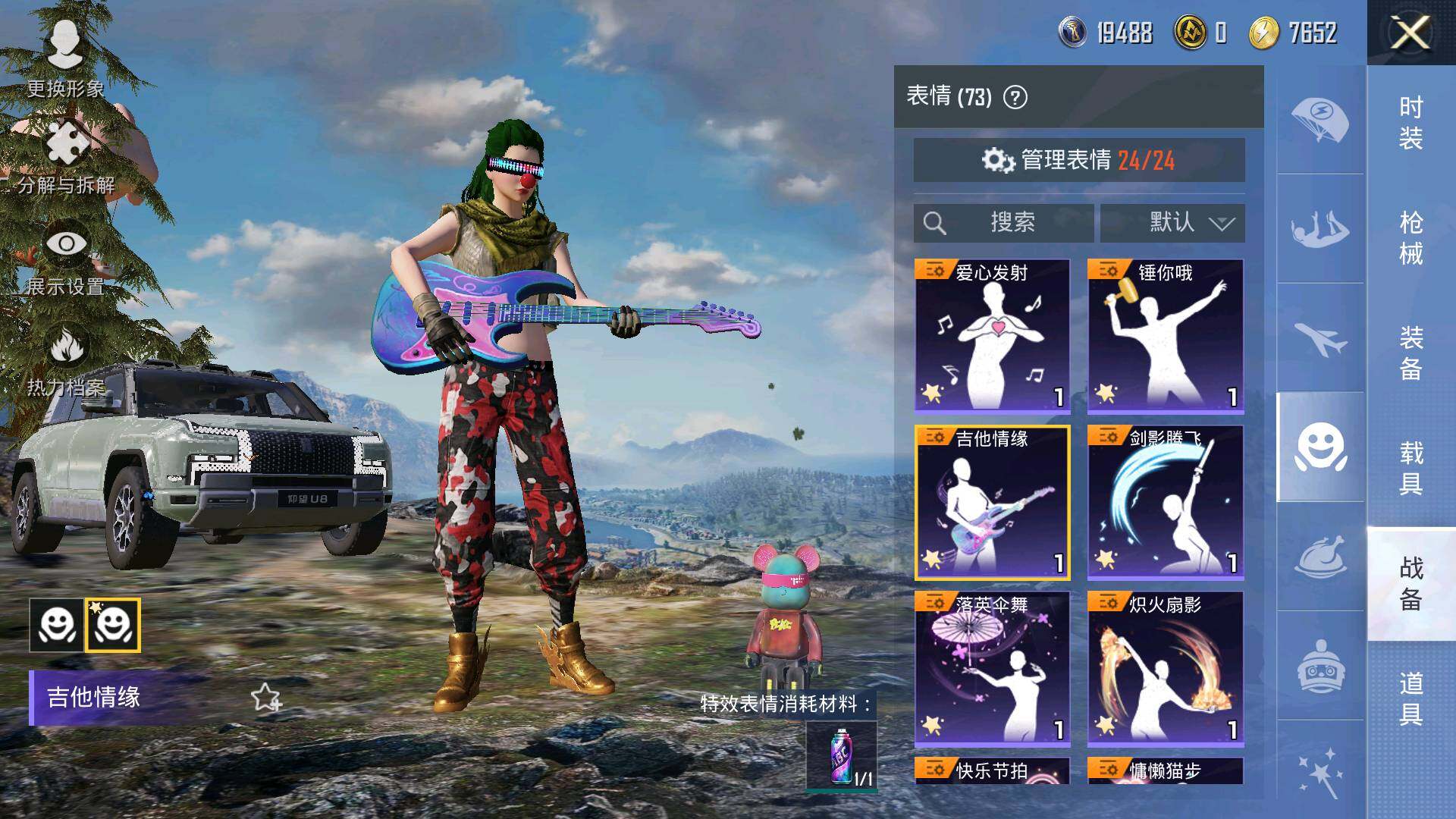This screenshot has width=1456, height=819.
Task: Open the parachute category icon
Action: click(1319, 119)
